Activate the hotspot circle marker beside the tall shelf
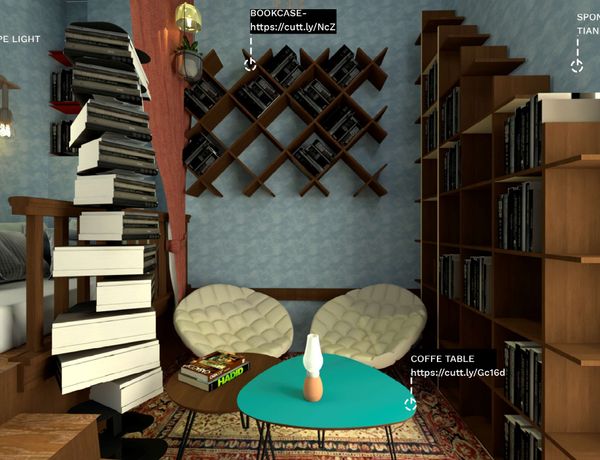The height and width of the screenshot is (460, 600). click(x=577, y=65)
